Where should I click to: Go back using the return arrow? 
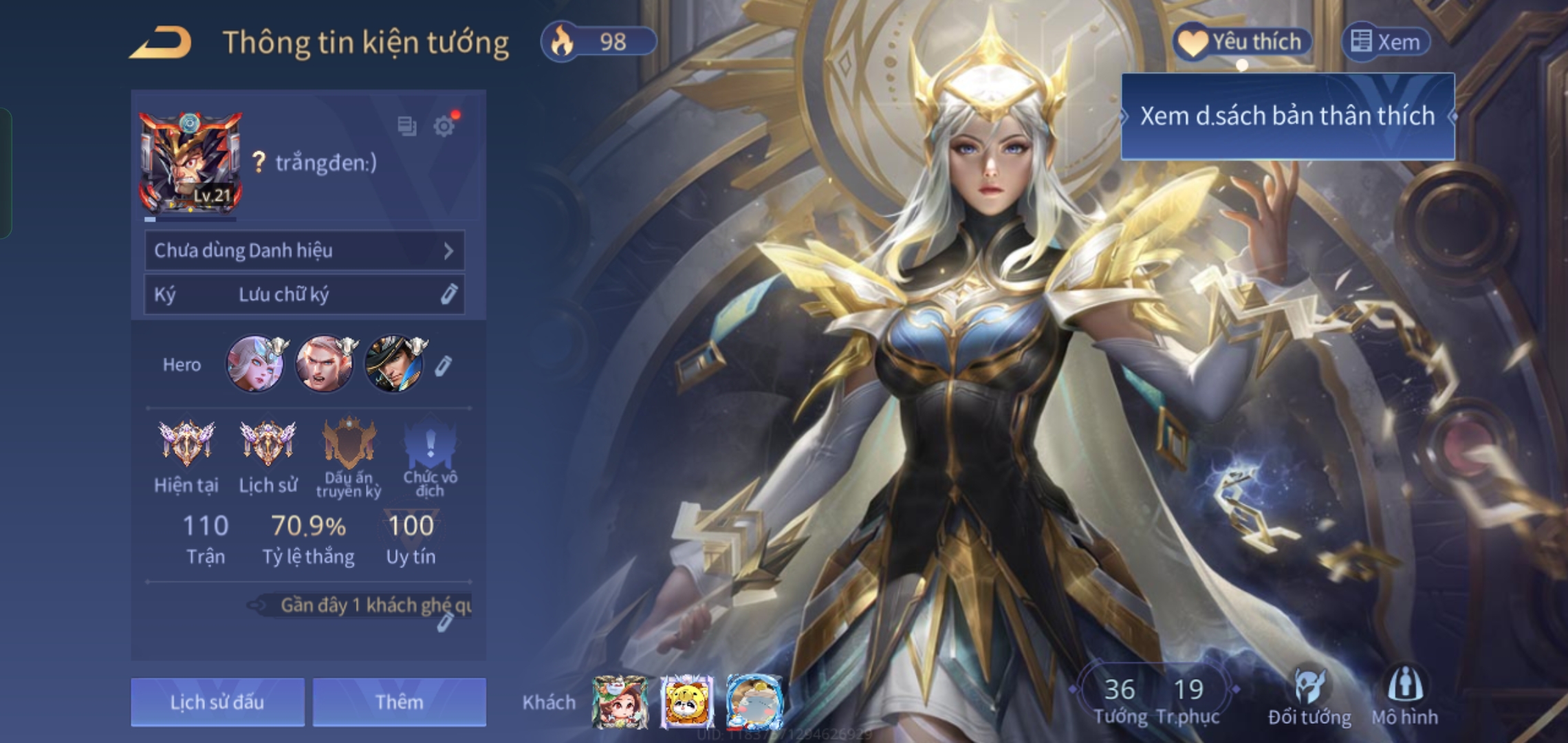(160, 43)
